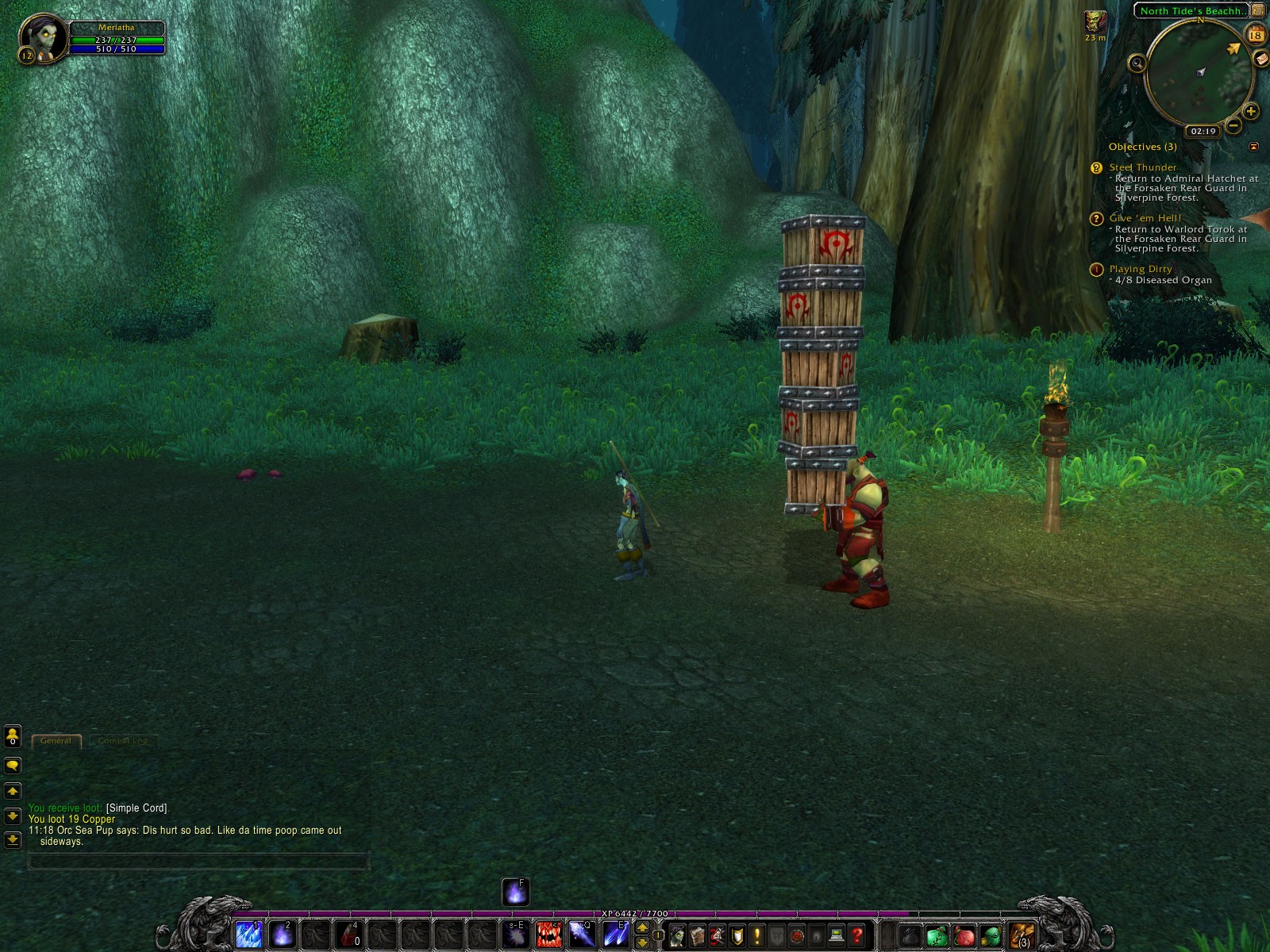Select the Give 'em Hell! quest
Viewport: 1270px width, 952px height.
(1145, 218)
